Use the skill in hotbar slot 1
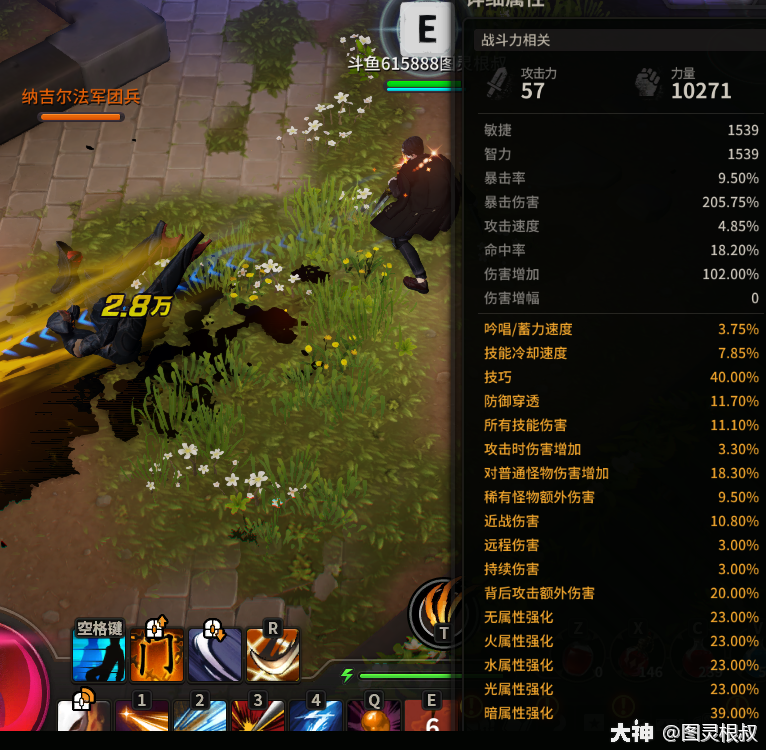This screenshot has width=766, height=750. click(x=142, y=720)
